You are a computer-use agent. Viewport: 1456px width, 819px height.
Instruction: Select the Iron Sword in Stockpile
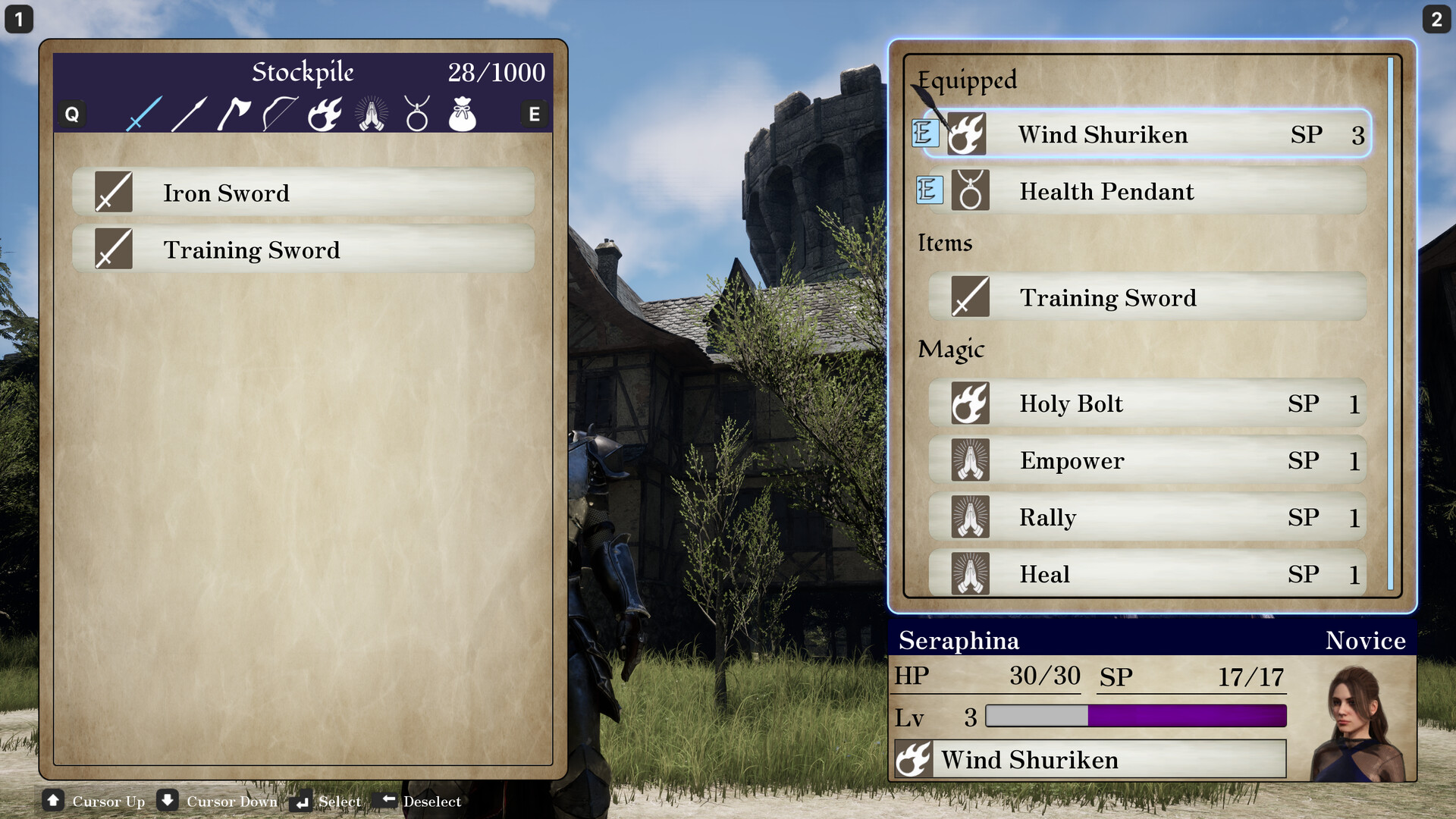click(x=303, y=193)
